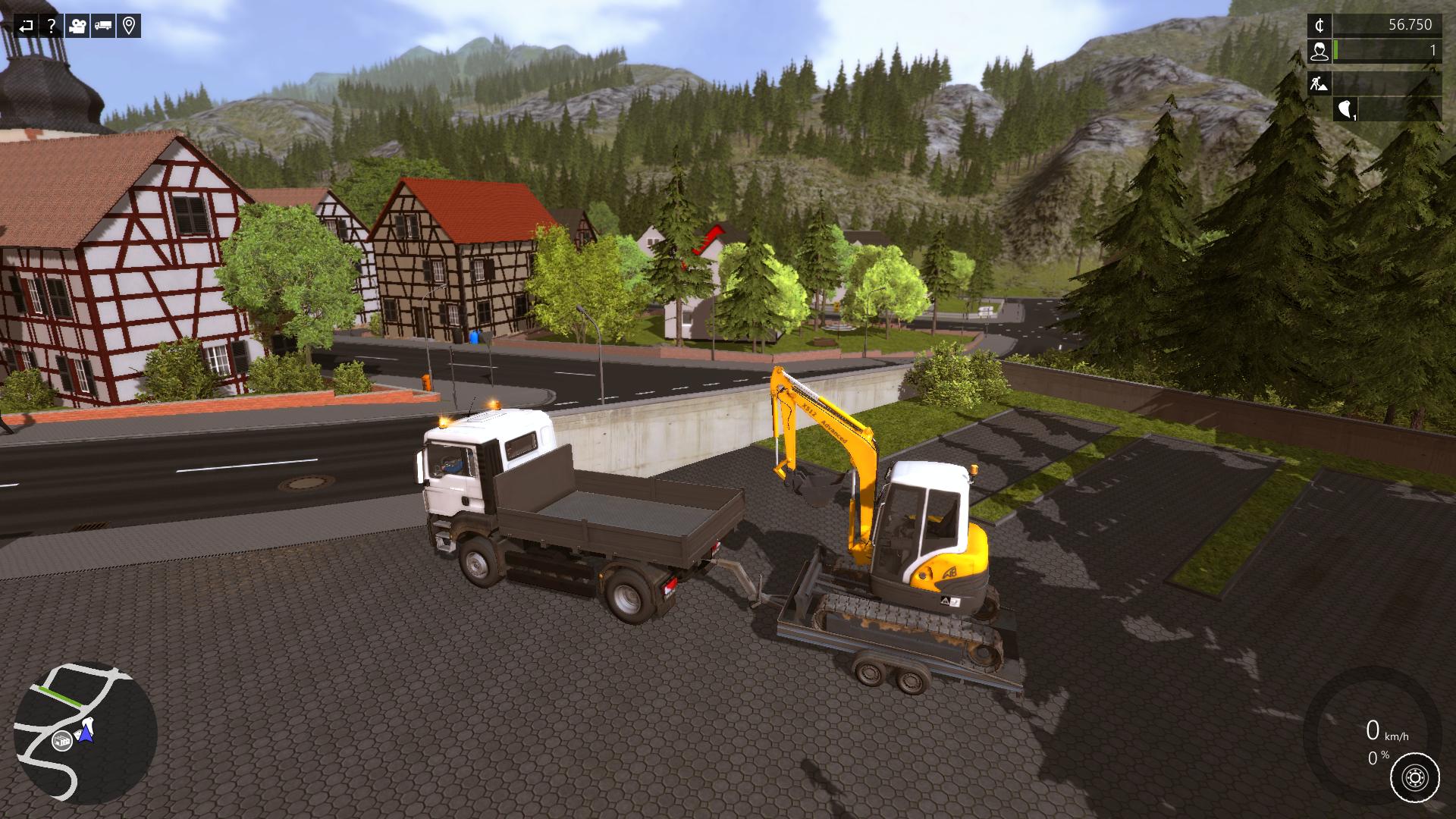1456x819 pixels.
Task: Open the truck vehicle menu icon
Action: pos(103,27)
